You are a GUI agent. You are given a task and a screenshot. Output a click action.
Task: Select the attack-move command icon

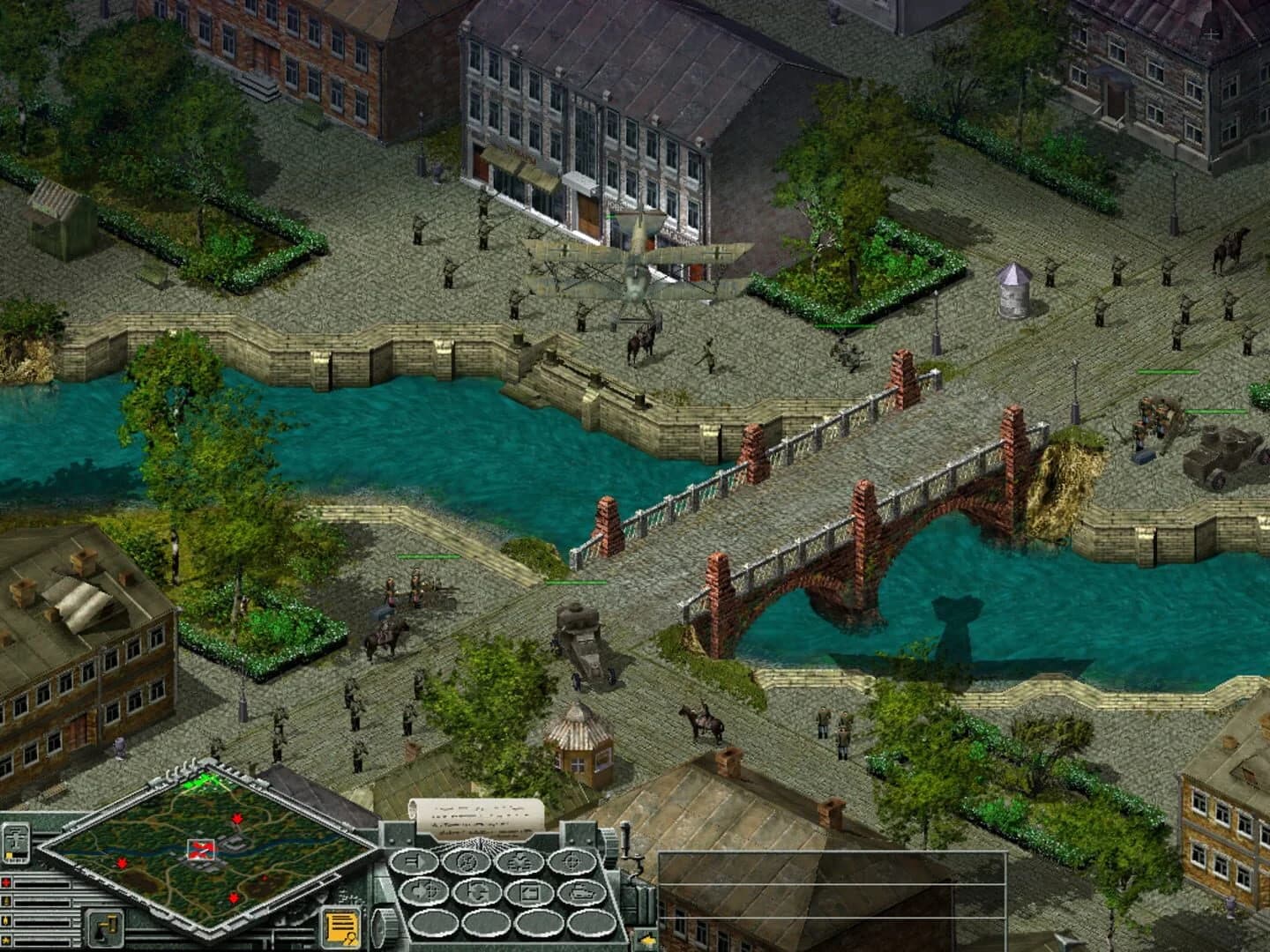coord(422,891)
